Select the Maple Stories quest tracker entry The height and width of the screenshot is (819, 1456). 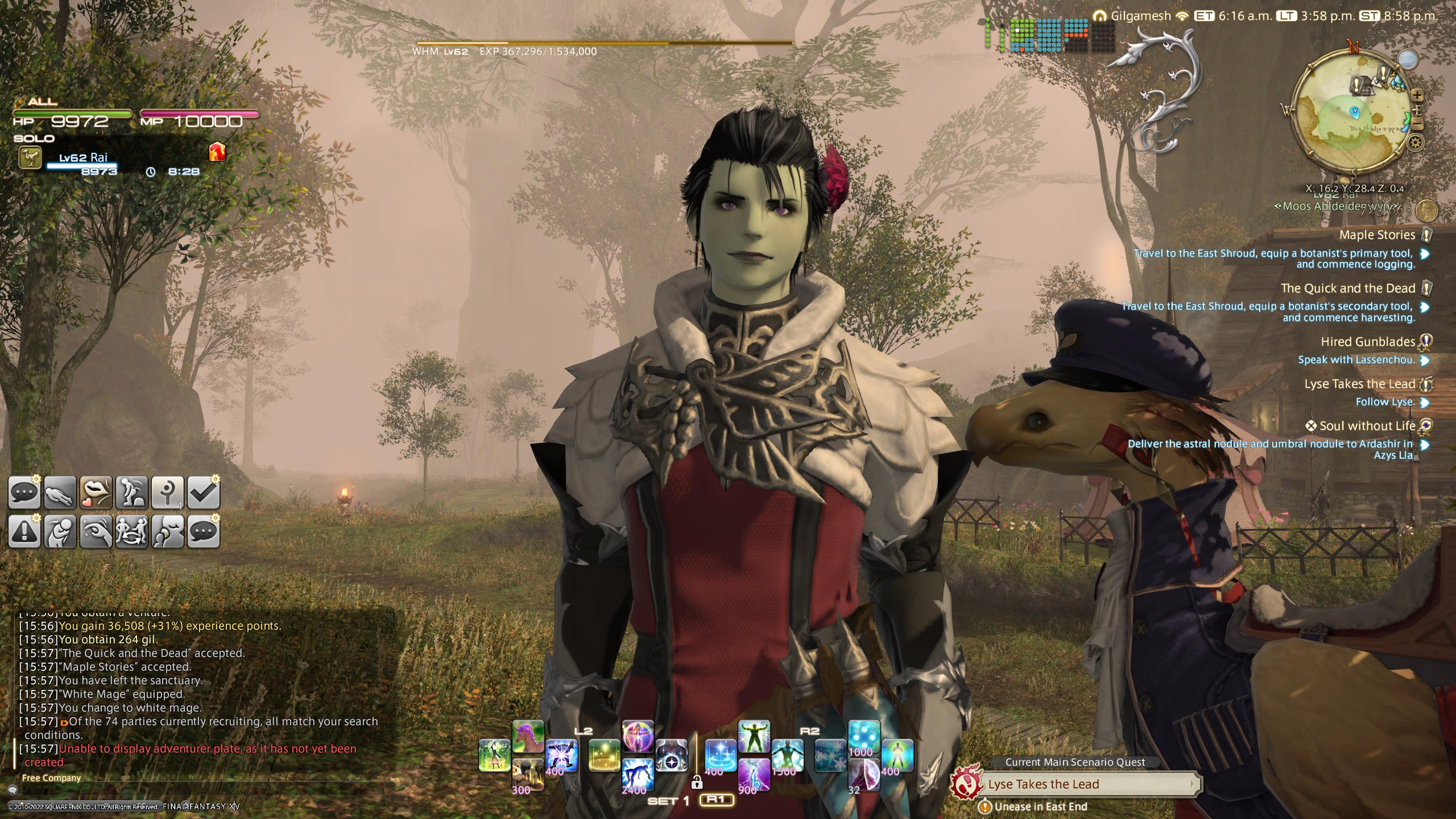(1377, 235)
